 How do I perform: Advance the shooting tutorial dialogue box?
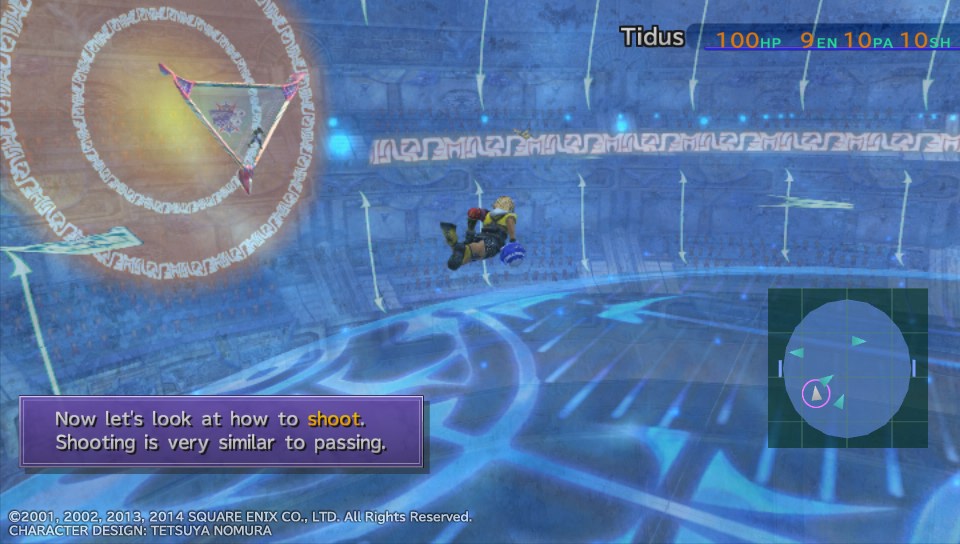pos(221,431)
